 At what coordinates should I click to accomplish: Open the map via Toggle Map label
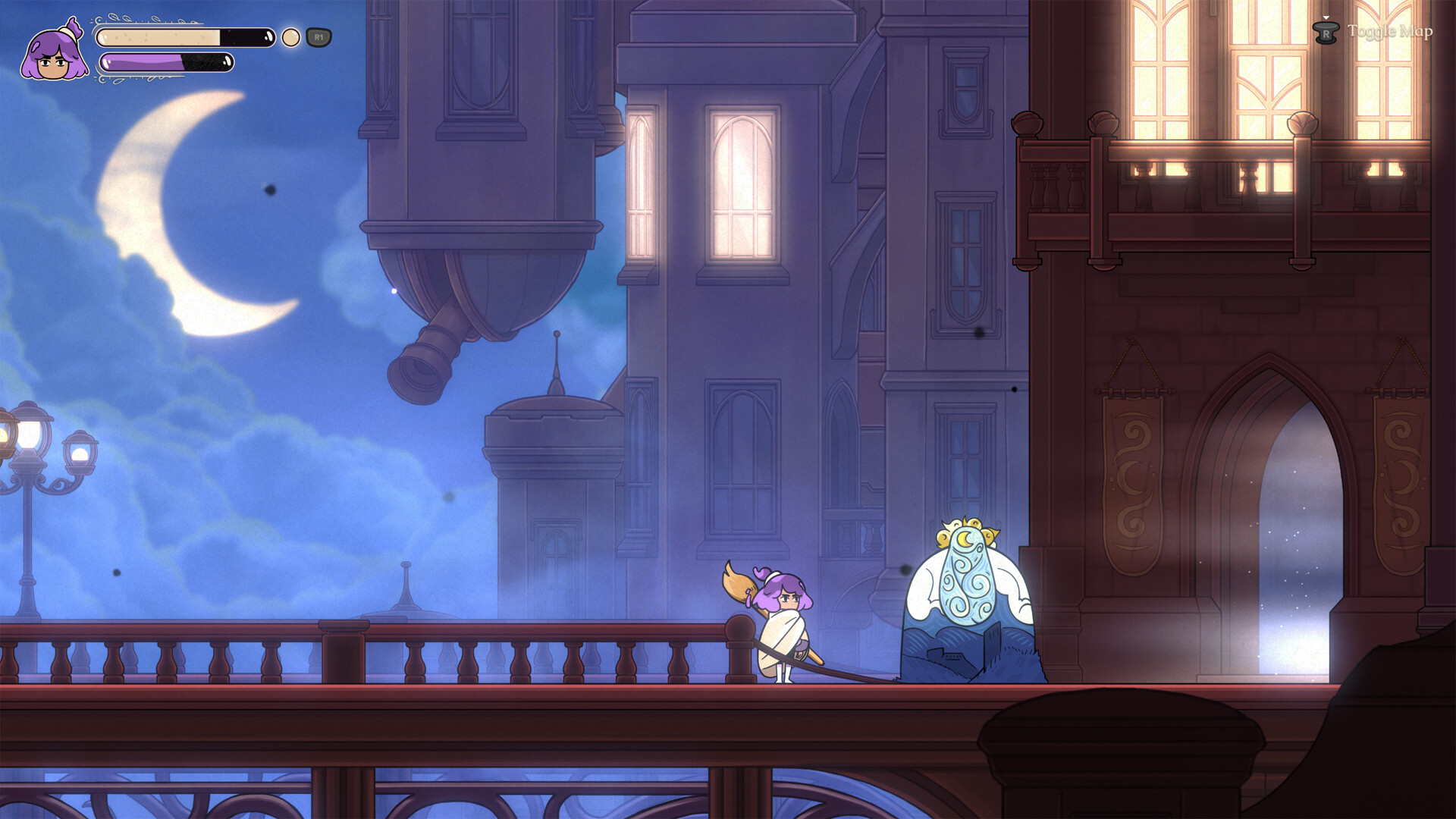(1392, 32)
